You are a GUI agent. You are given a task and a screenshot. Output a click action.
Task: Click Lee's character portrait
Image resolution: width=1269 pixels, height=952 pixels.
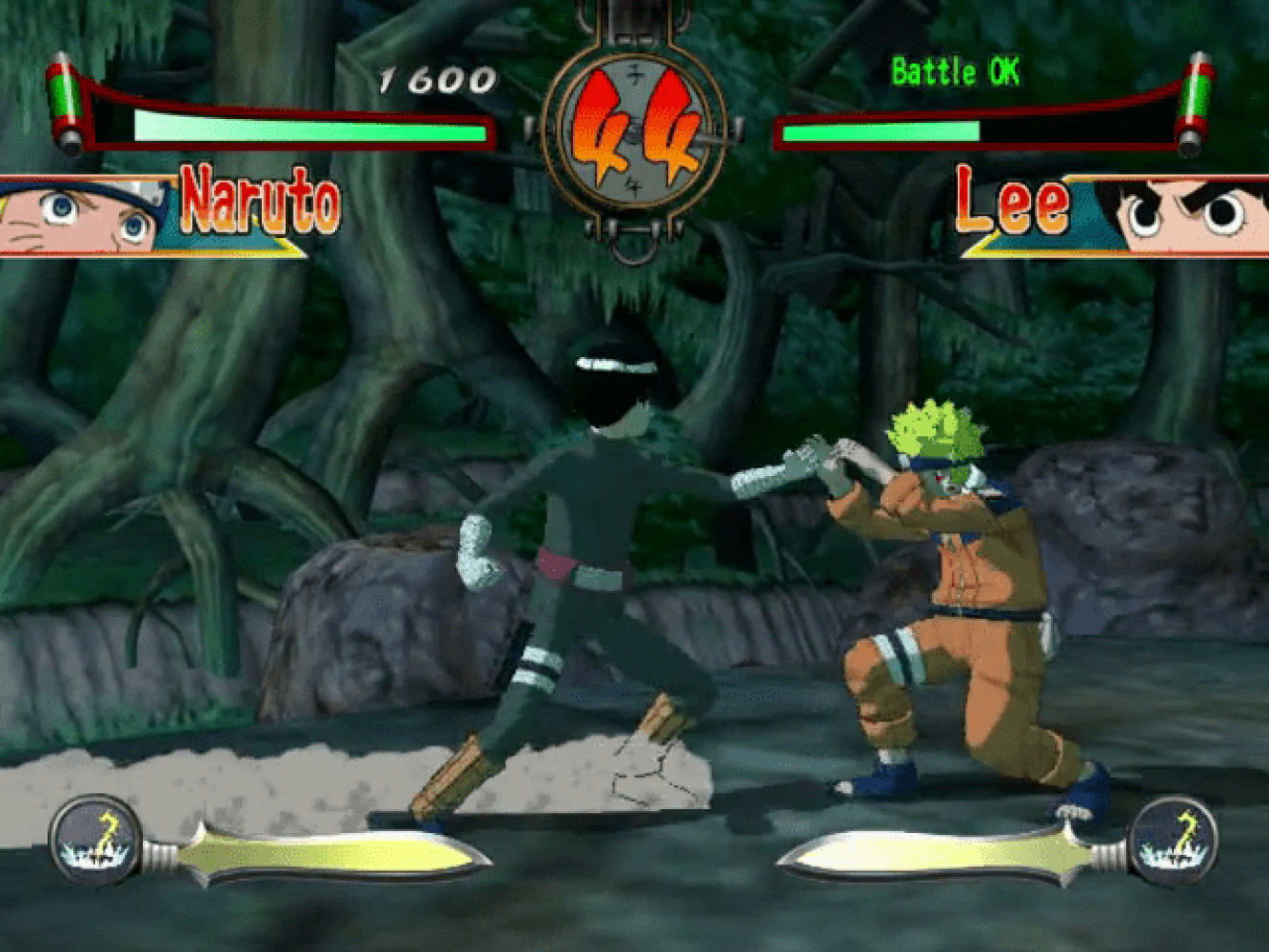pyautogui.click(x=1185, y=217)
